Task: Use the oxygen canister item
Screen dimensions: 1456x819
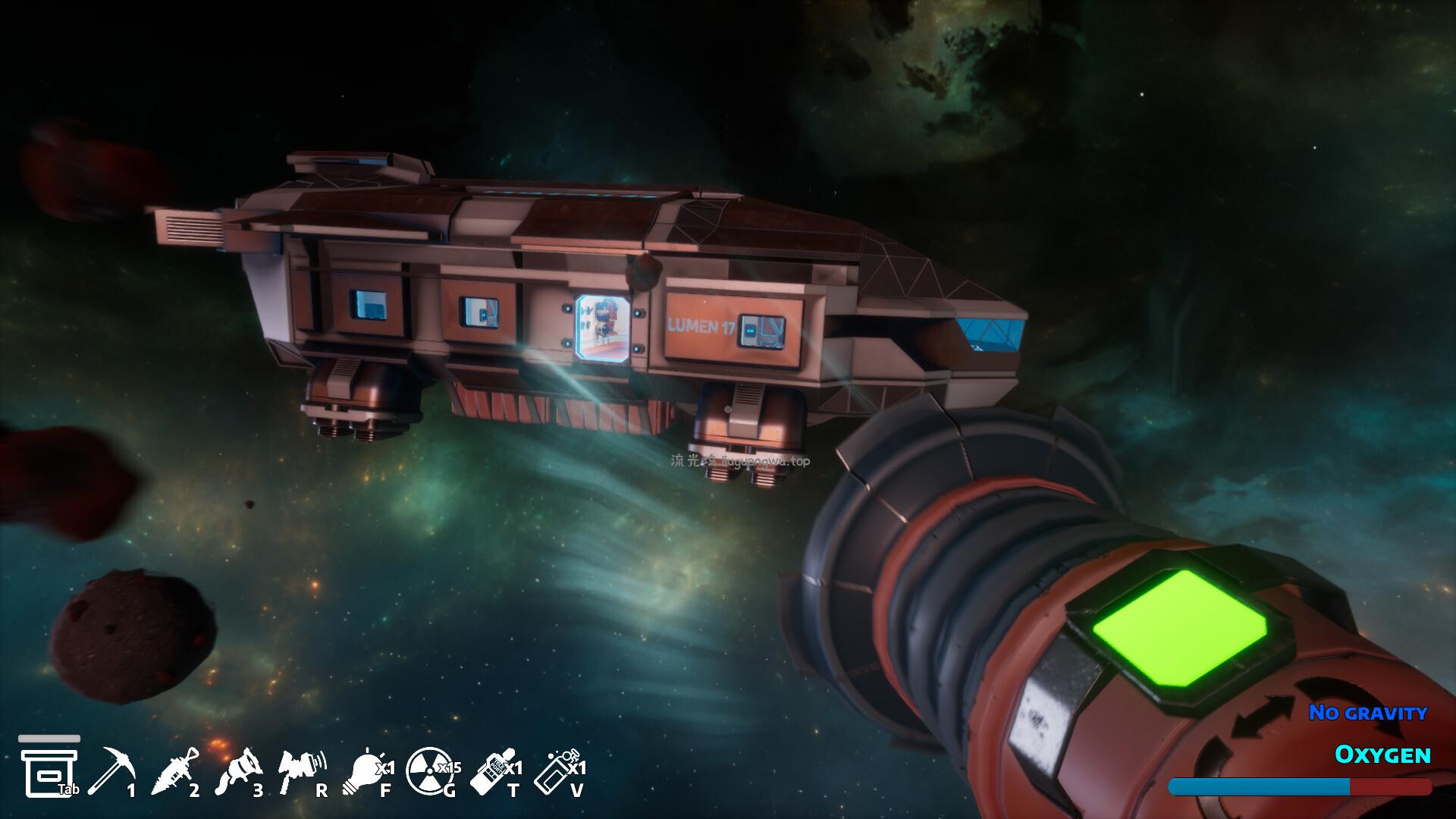Action: (x=556, y=770)
